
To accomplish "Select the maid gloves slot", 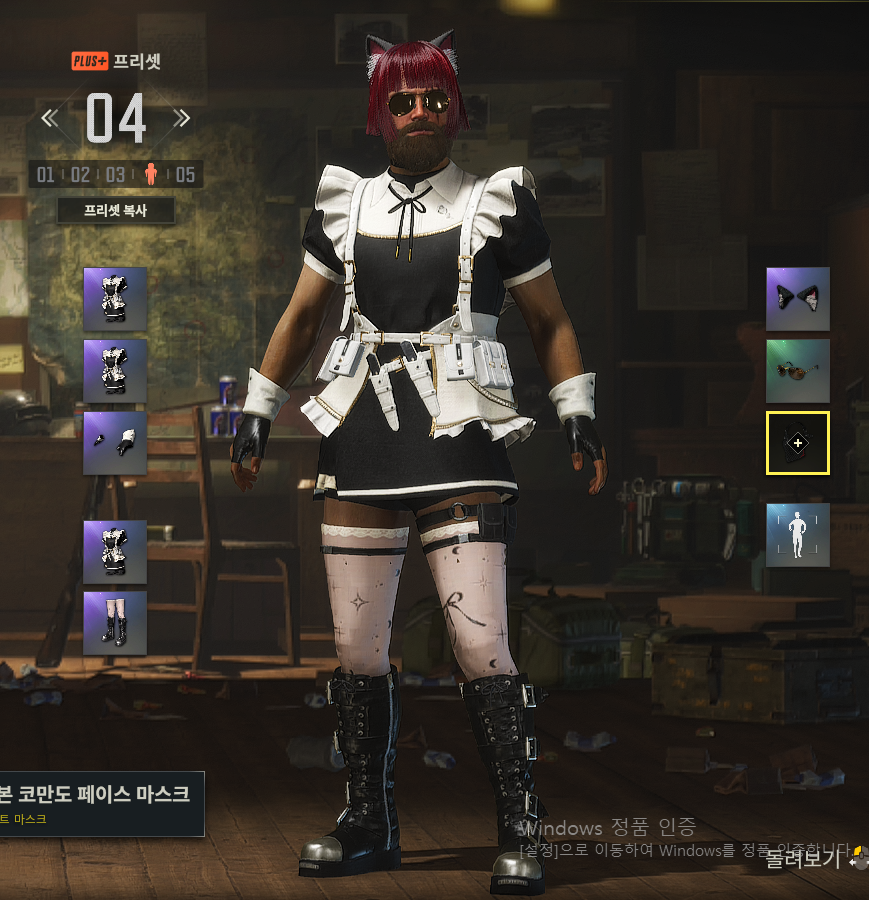I will point(115,443).
